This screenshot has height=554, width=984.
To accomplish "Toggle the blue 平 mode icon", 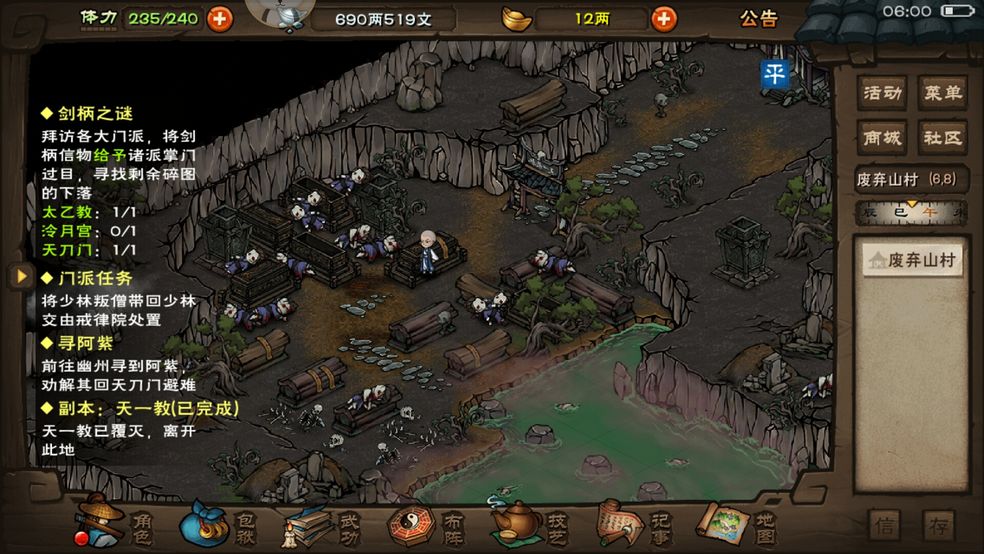I will click(775, 74).
